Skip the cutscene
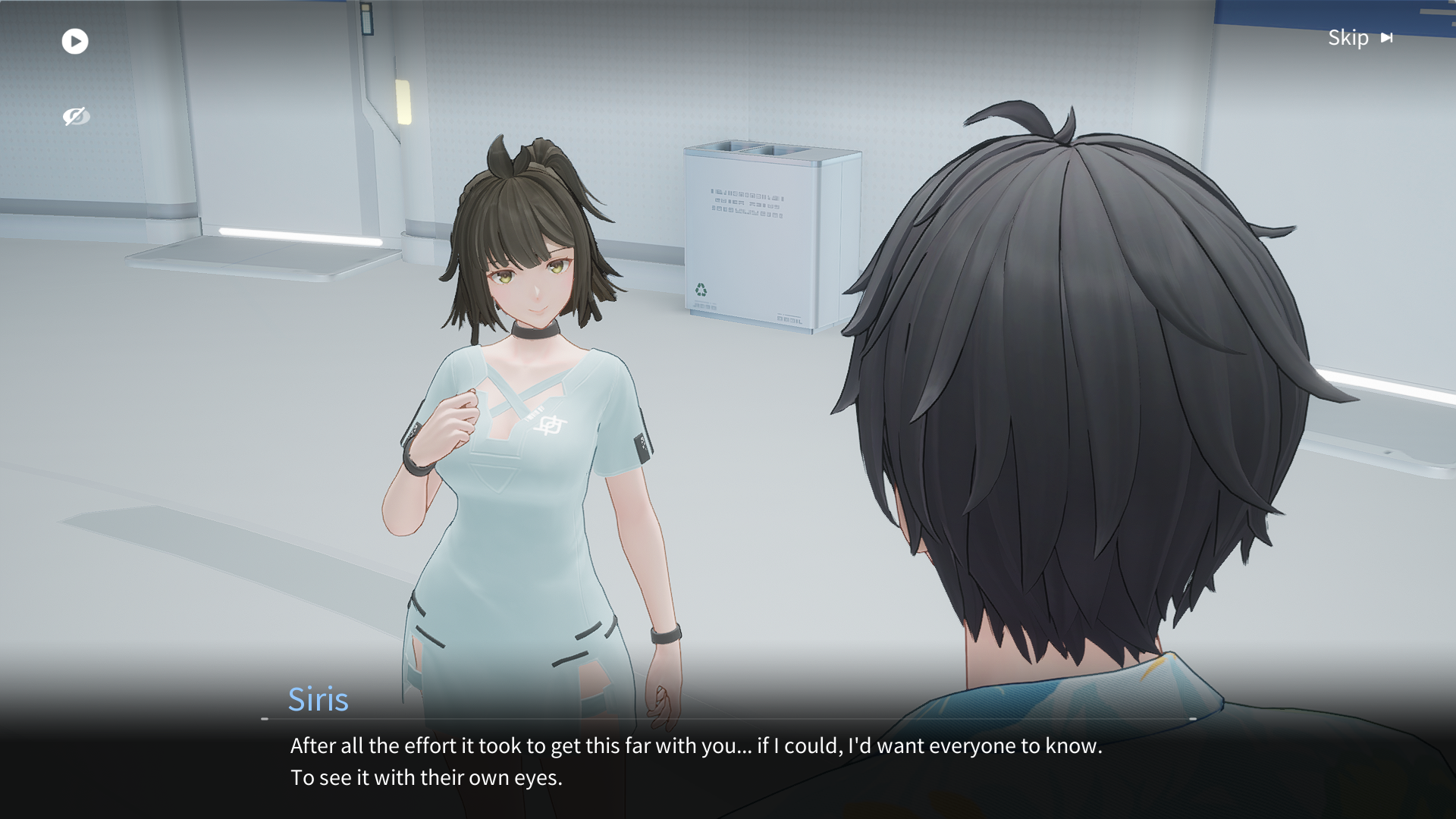Viewport: 1456px width, 819px height. (1360, 38)
